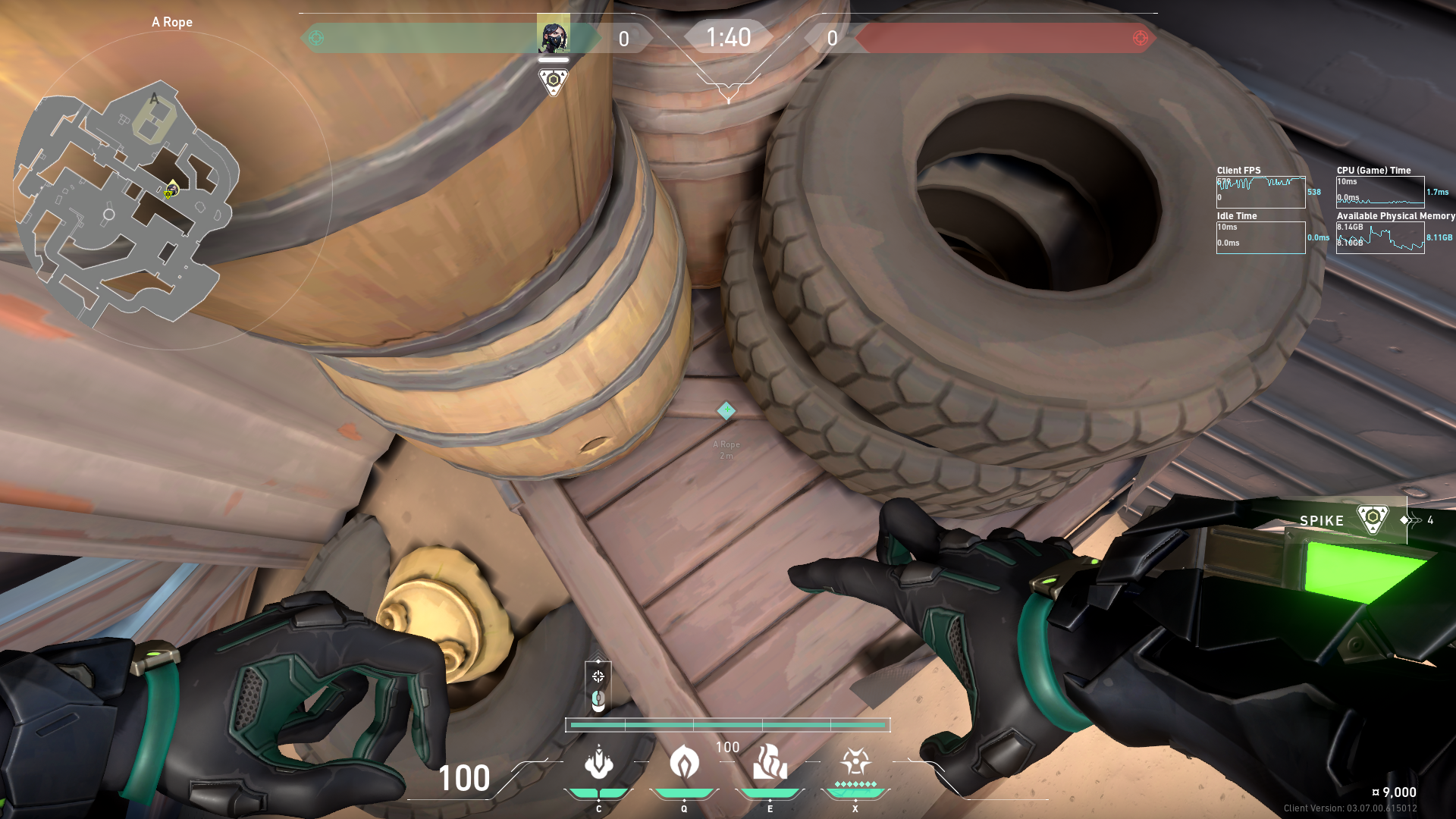Activate the Snake Bite ability icon
This screenshot has width=1456, height=819.
point(598,762)
